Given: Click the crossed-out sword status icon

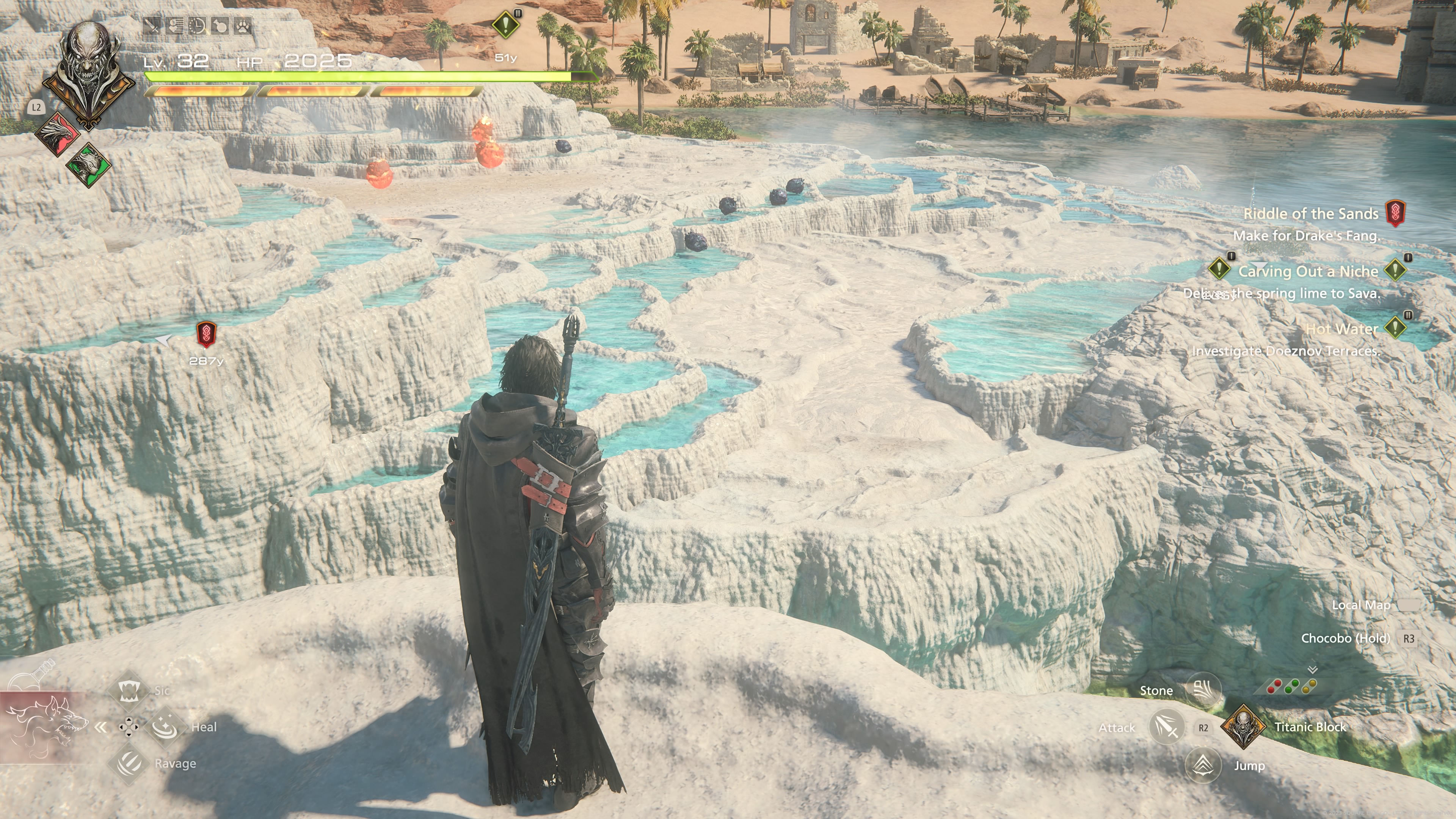Looking at the screenshot, I should 152,26.
